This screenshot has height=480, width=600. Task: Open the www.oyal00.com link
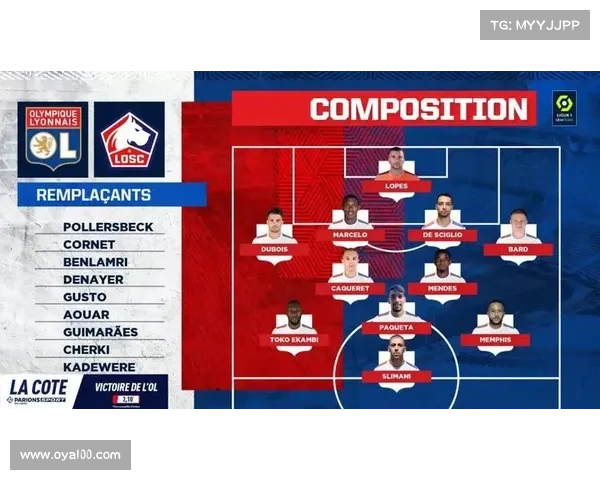coord(71,455)
